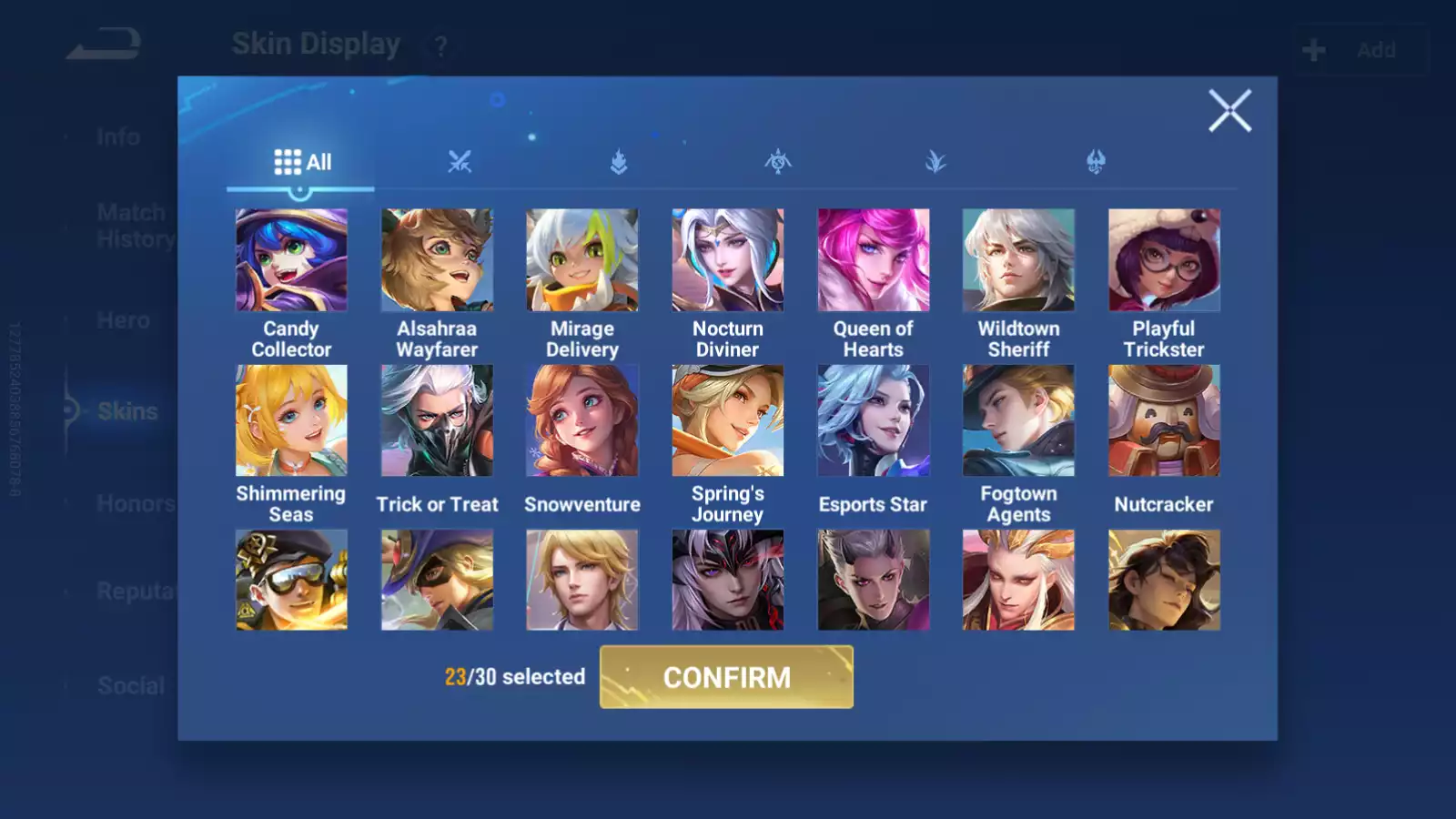This screenshot has height=819, width=1456.
Task: Click the 23/30 selected counter
Action: point(514,677)
